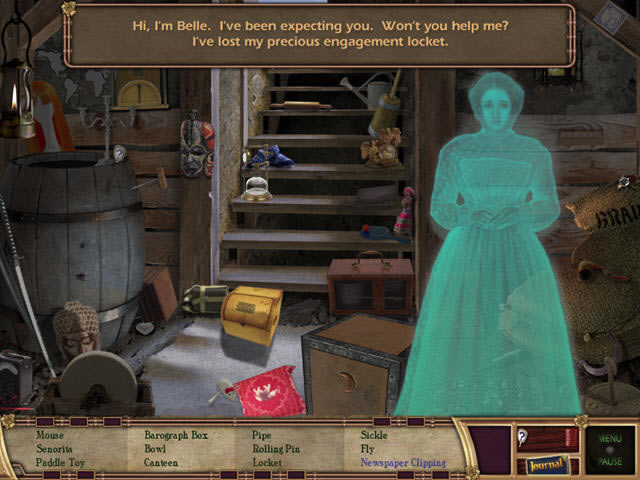The width and height of the screenshot is (640, 480).
Task: Select Canteen in the item list
Action: tap(161, 463)
